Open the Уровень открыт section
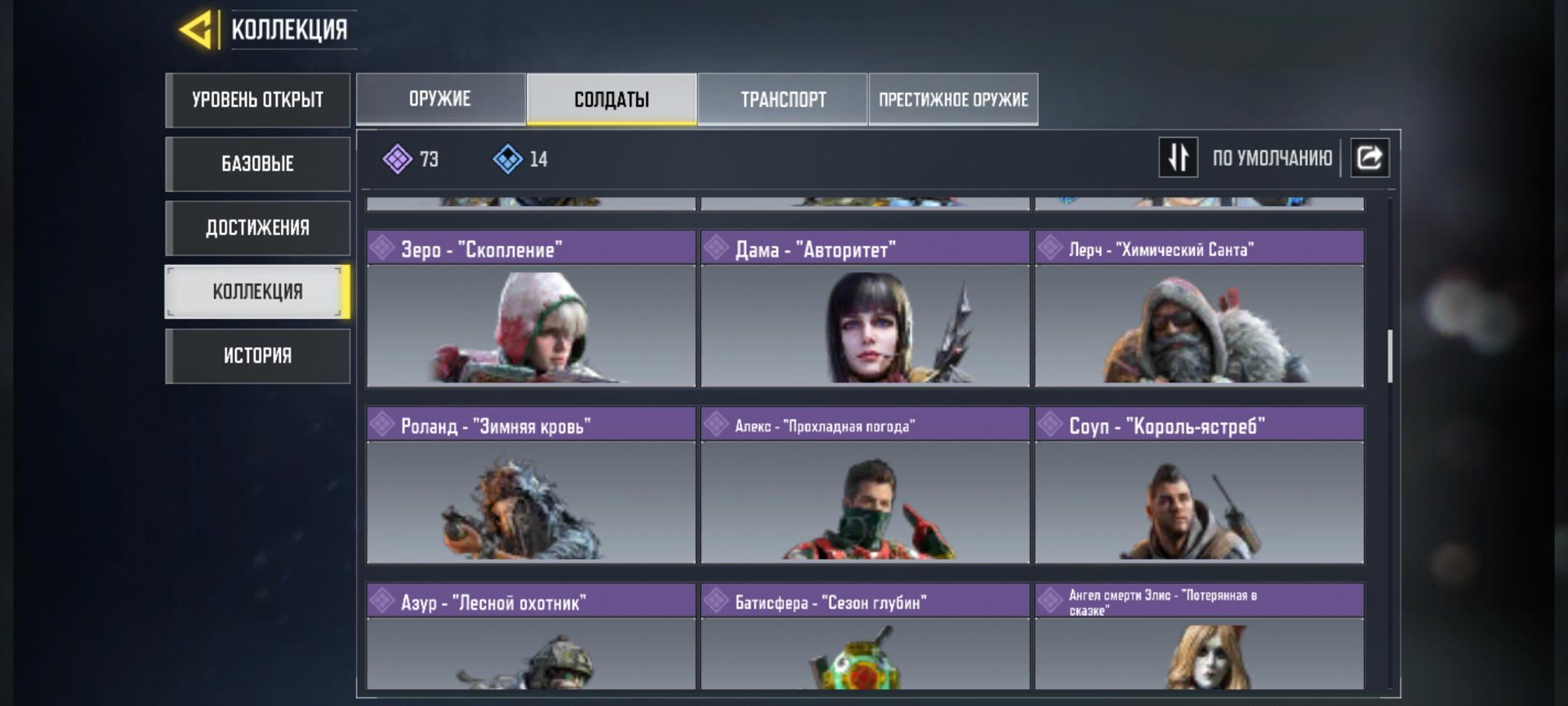Viewport: 1568px width, 706px height. coord(257,100)
